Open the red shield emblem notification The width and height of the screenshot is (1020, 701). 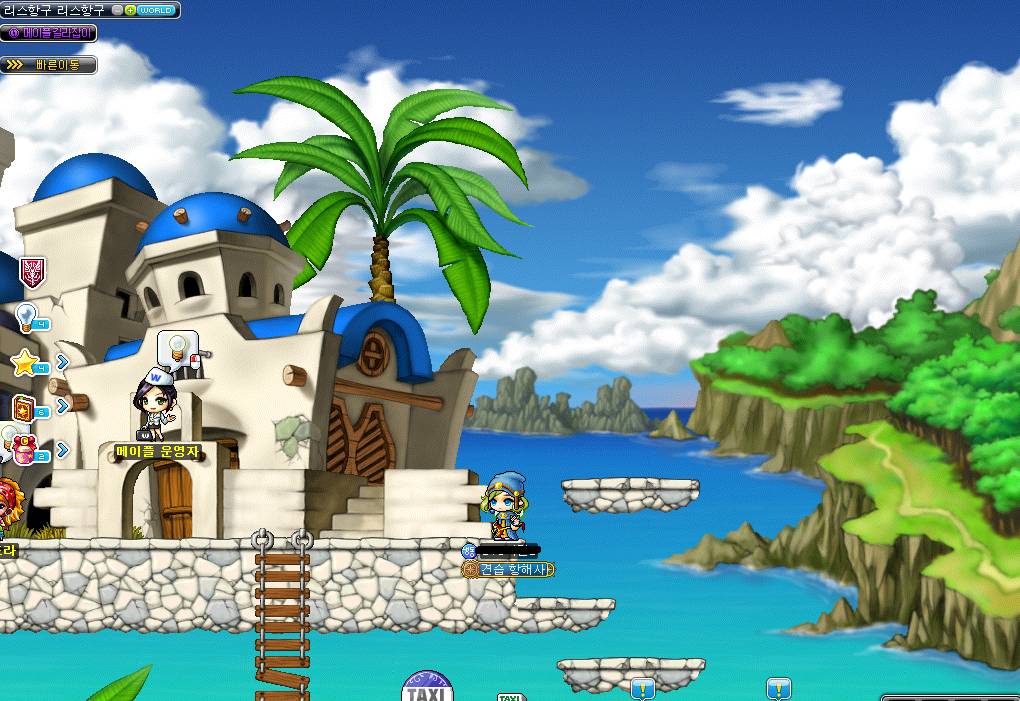[32, 270]
